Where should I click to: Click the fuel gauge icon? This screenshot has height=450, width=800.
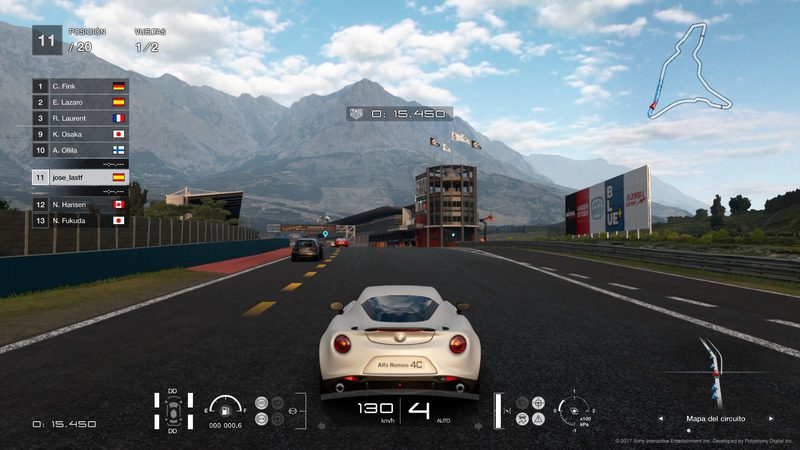(227, 408)
